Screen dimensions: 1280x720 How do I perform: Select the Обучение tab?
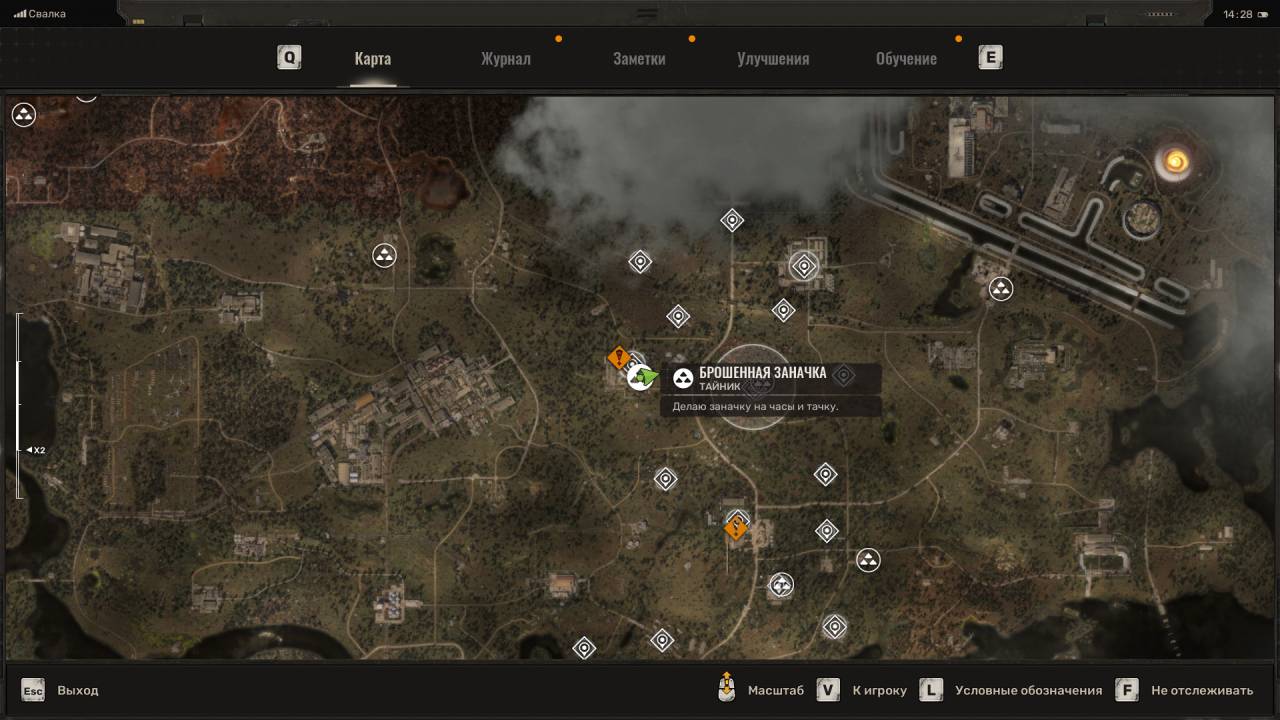906,58
